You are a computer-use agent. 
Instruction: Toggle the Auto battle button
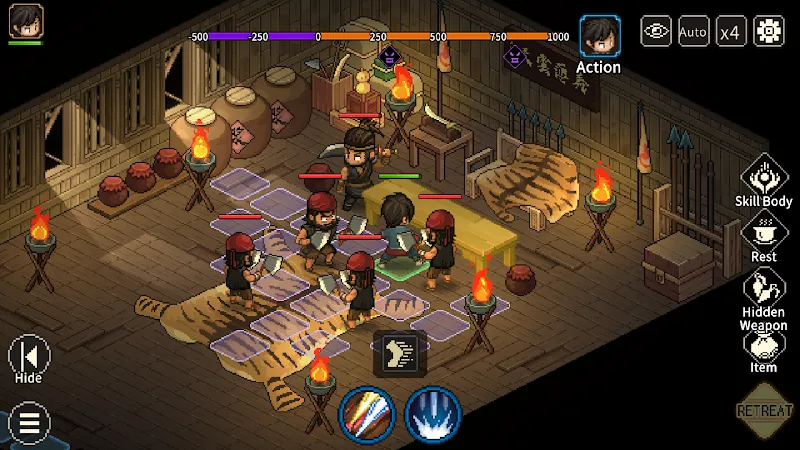click(x=693, y=31)
